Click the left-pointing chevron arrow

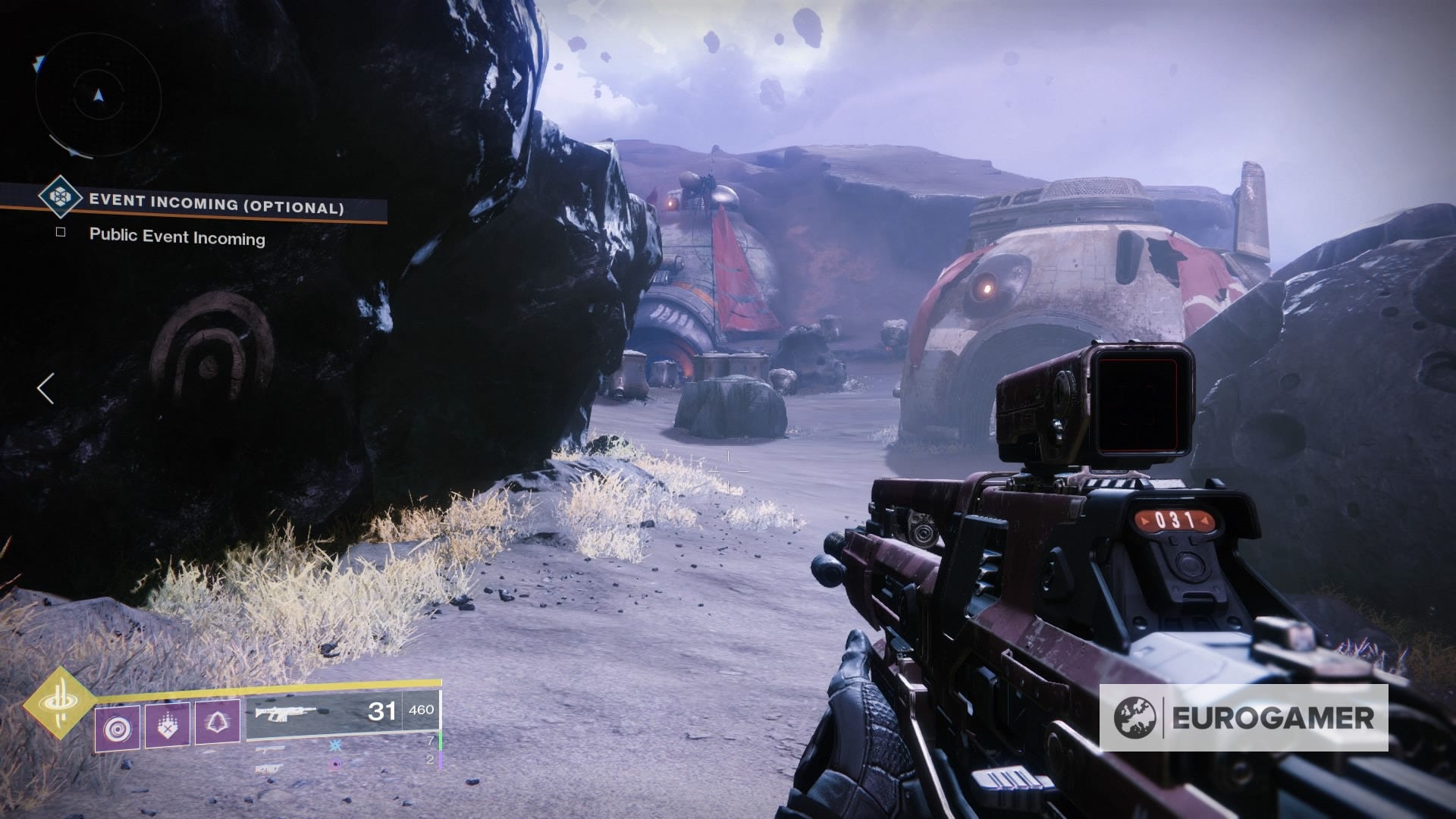click(x=45, y=389)
